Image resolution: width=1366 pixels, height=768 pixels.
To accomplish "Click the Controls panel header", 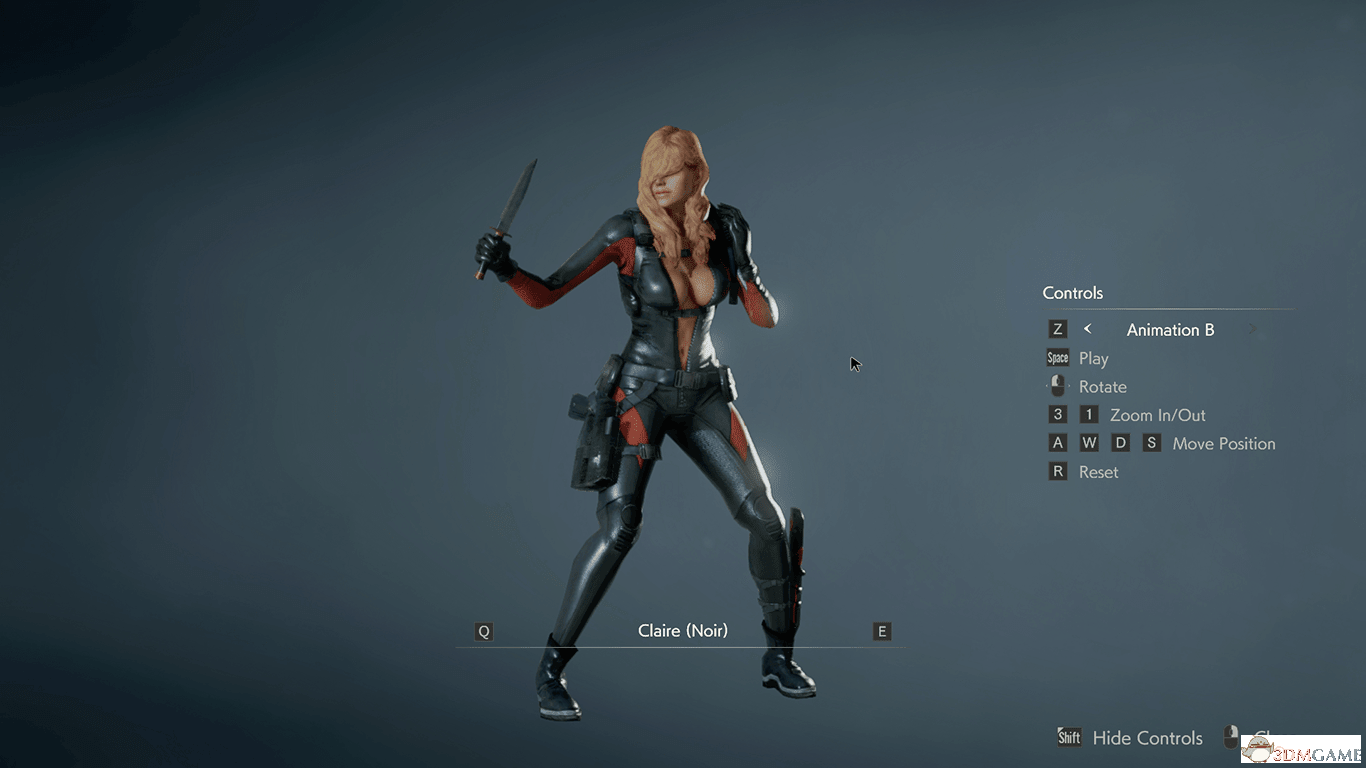I will [x=1072, y=293].
